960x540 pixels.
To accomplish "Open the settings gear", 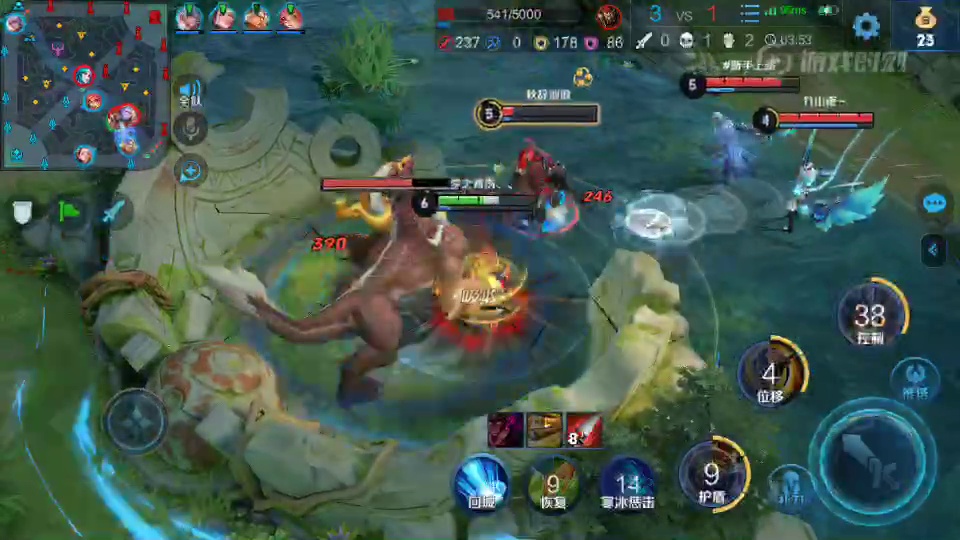I will [866, 26].
